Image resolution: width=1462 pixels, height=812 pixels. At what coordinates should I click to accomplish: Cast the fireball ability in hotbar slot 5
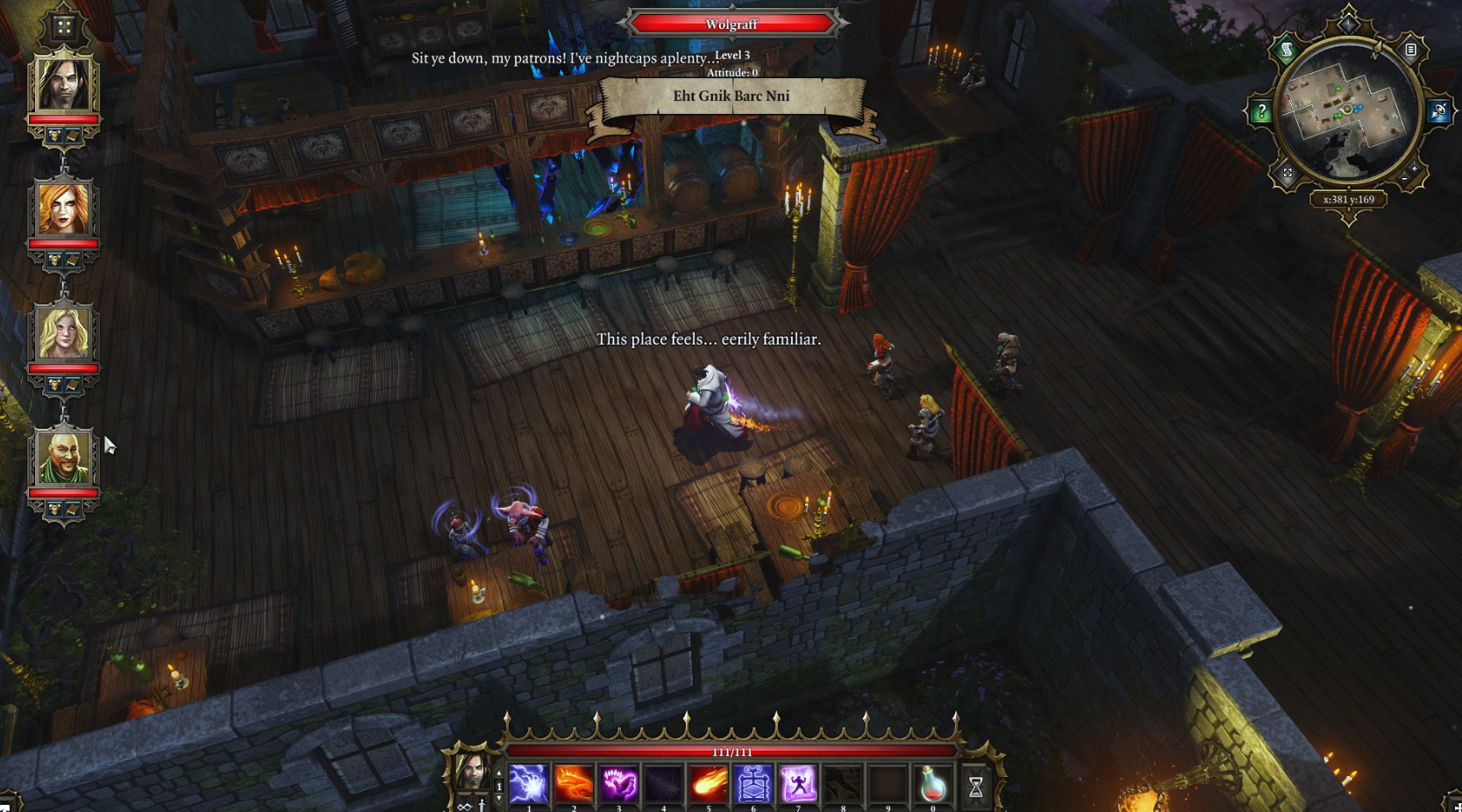tap(709, 783)
